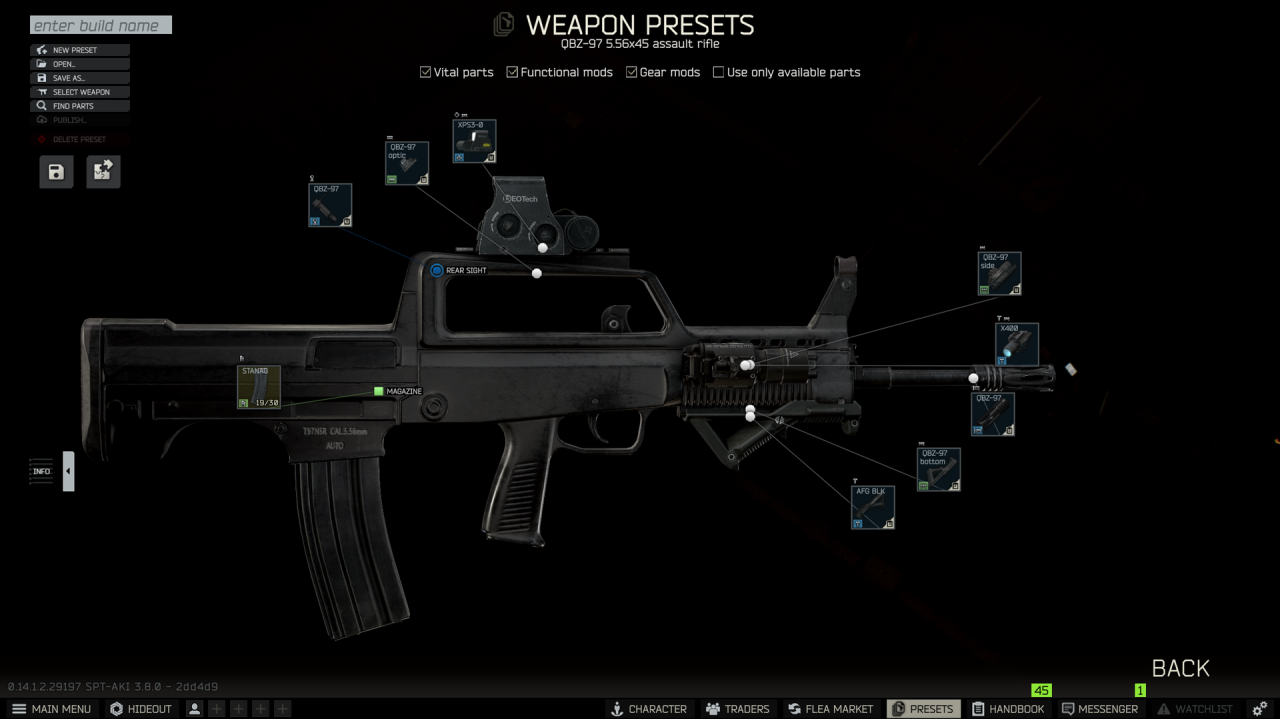Toggle the Vital parts checkbox

point(426,72)
